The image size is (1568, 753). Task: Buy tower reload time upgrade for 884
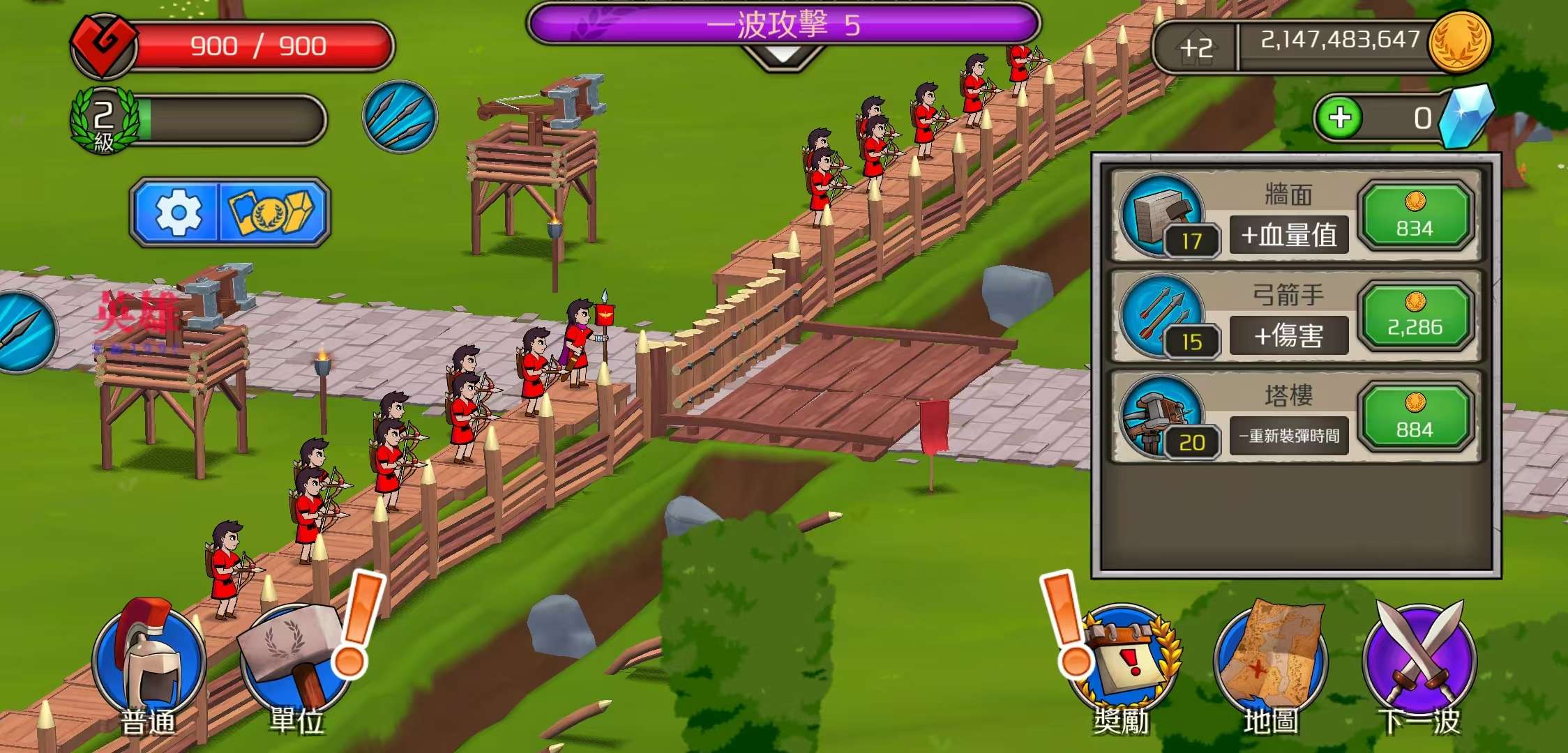[1415, 417]
